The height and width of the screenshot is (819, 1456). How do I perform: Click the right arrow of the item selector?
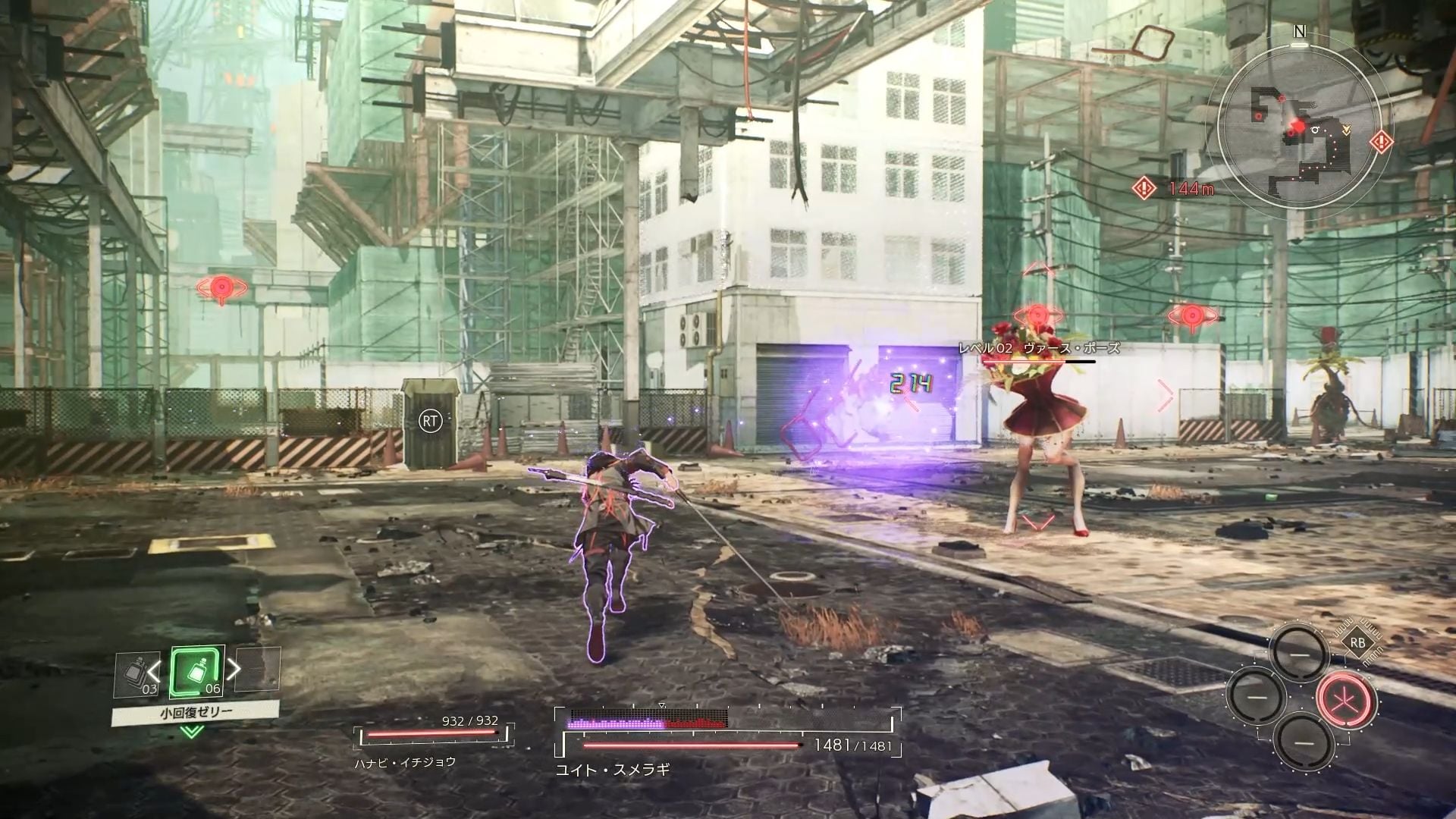tap(235, 669)
